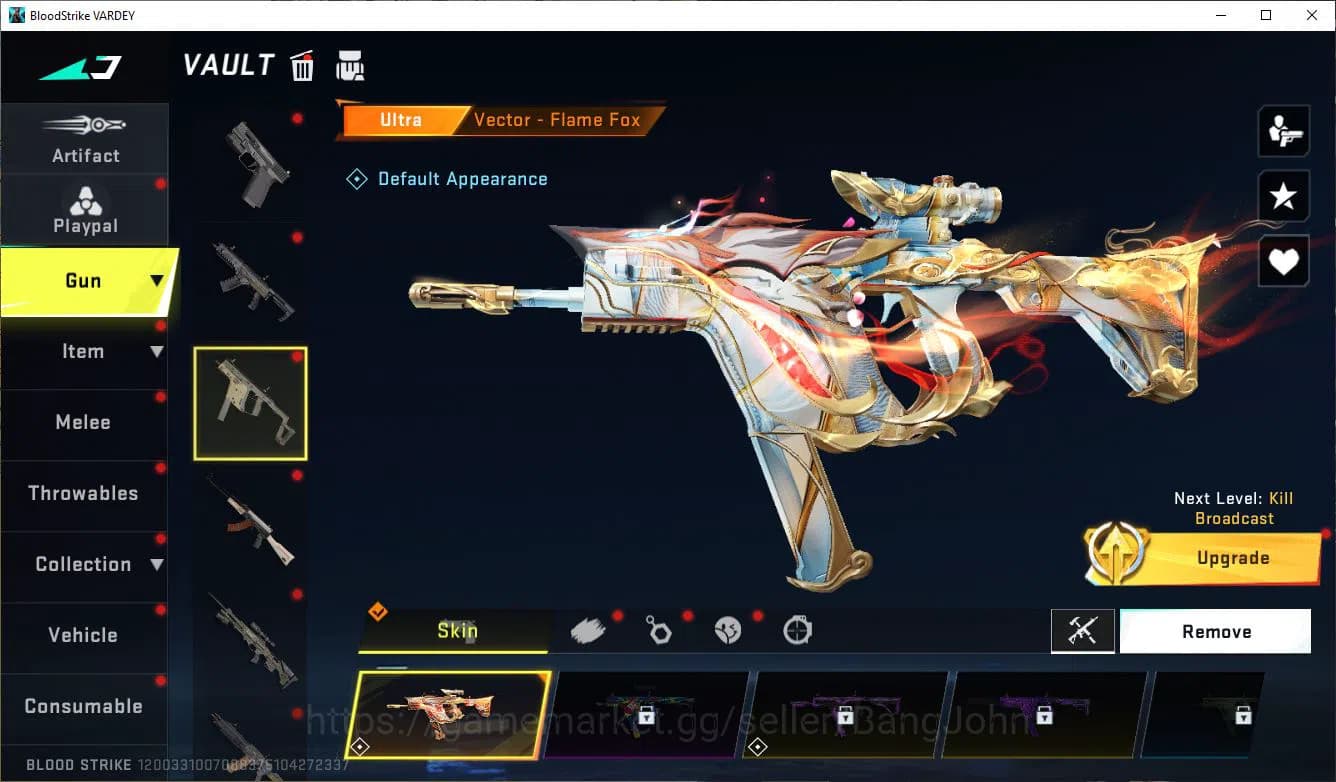Image resolution: width=1336 pixels, height=782 pixels.
Task: Click the dismantle crate icon in the header
Action: (350, 65)
